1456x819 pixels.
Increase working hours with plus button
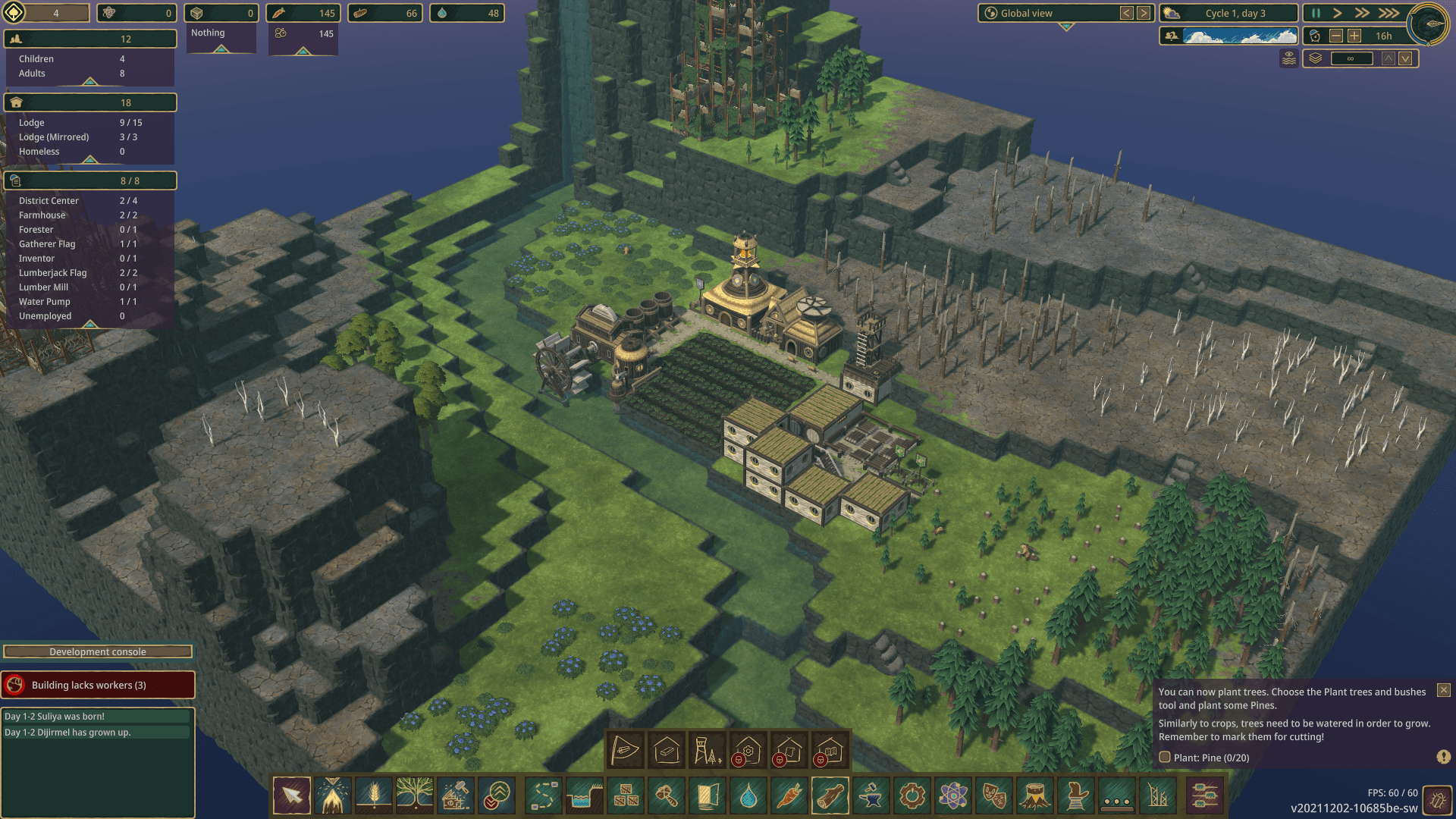(1354, 36)
